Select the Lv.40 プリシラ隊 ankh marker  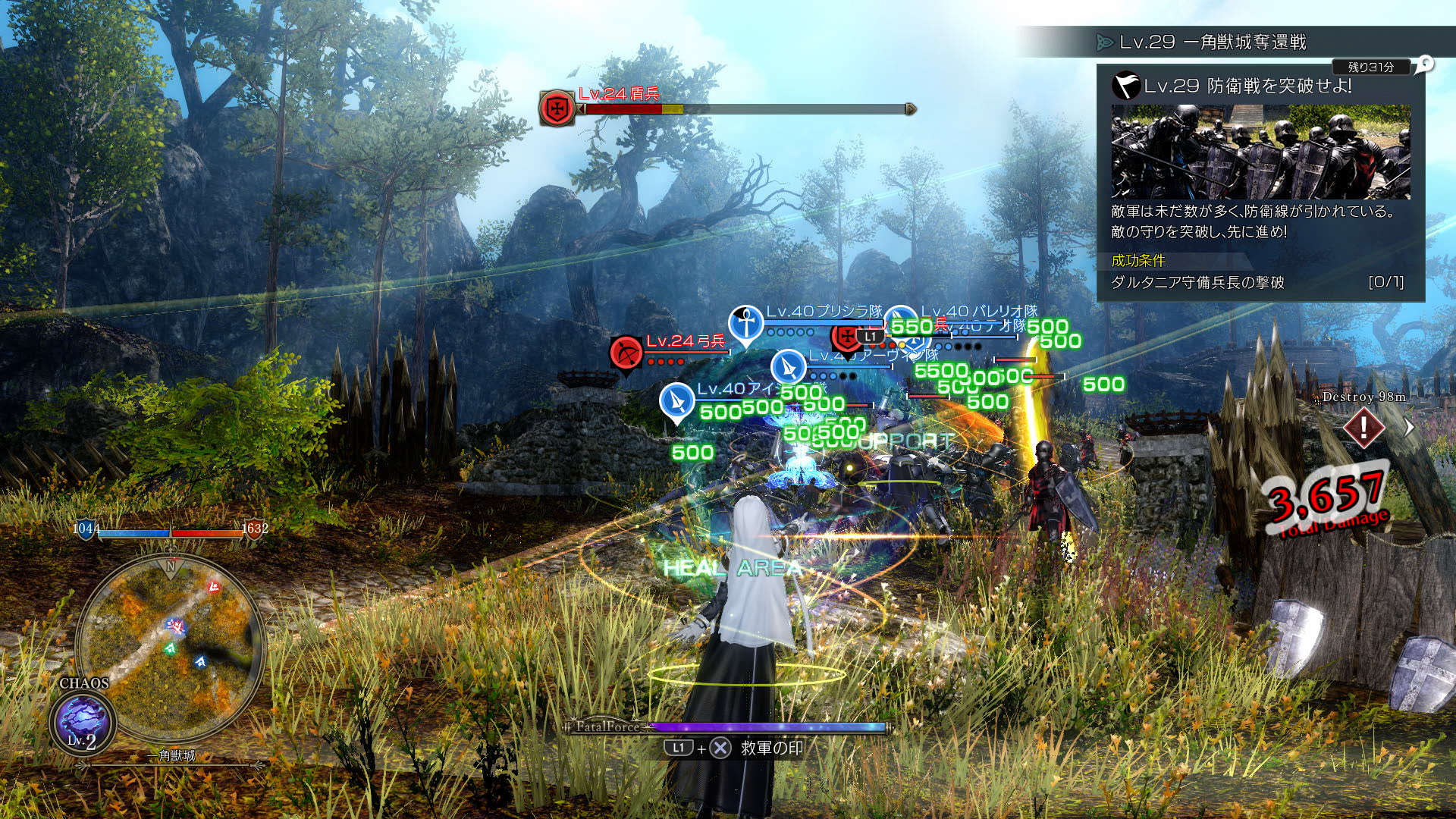(x=746, y=324)
